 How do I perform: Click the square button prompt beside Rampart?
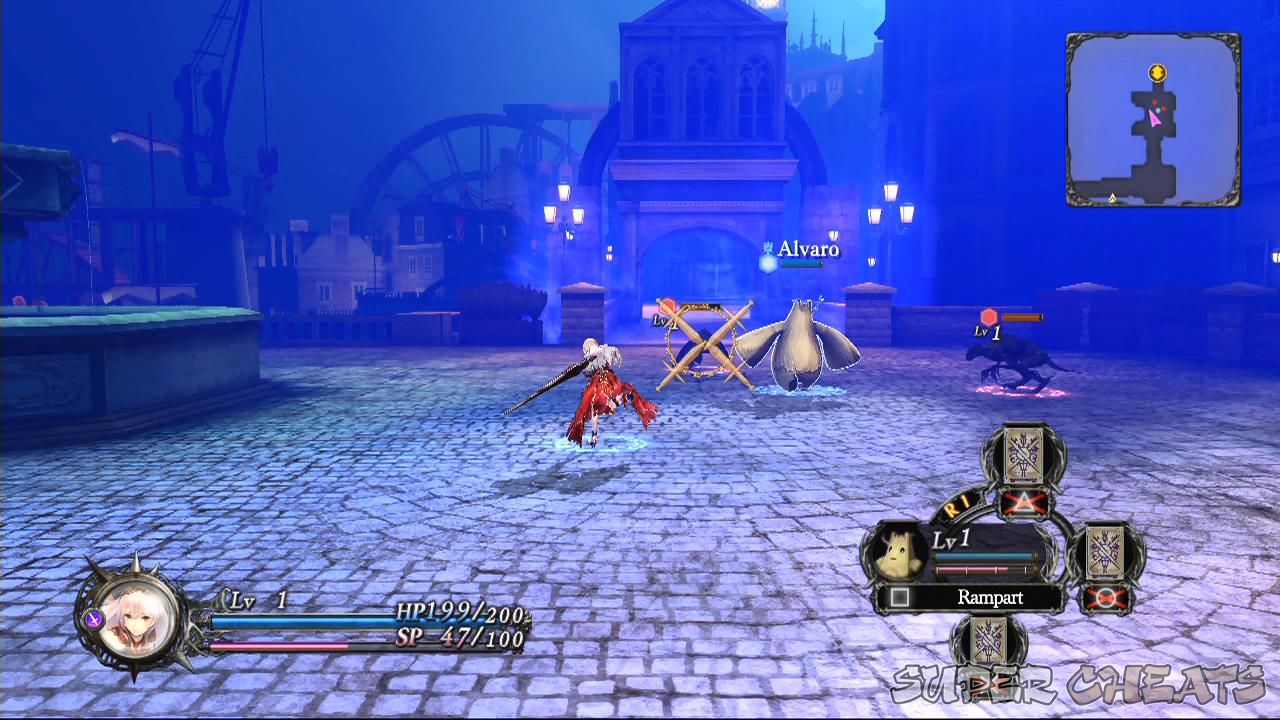coord(899,597)
